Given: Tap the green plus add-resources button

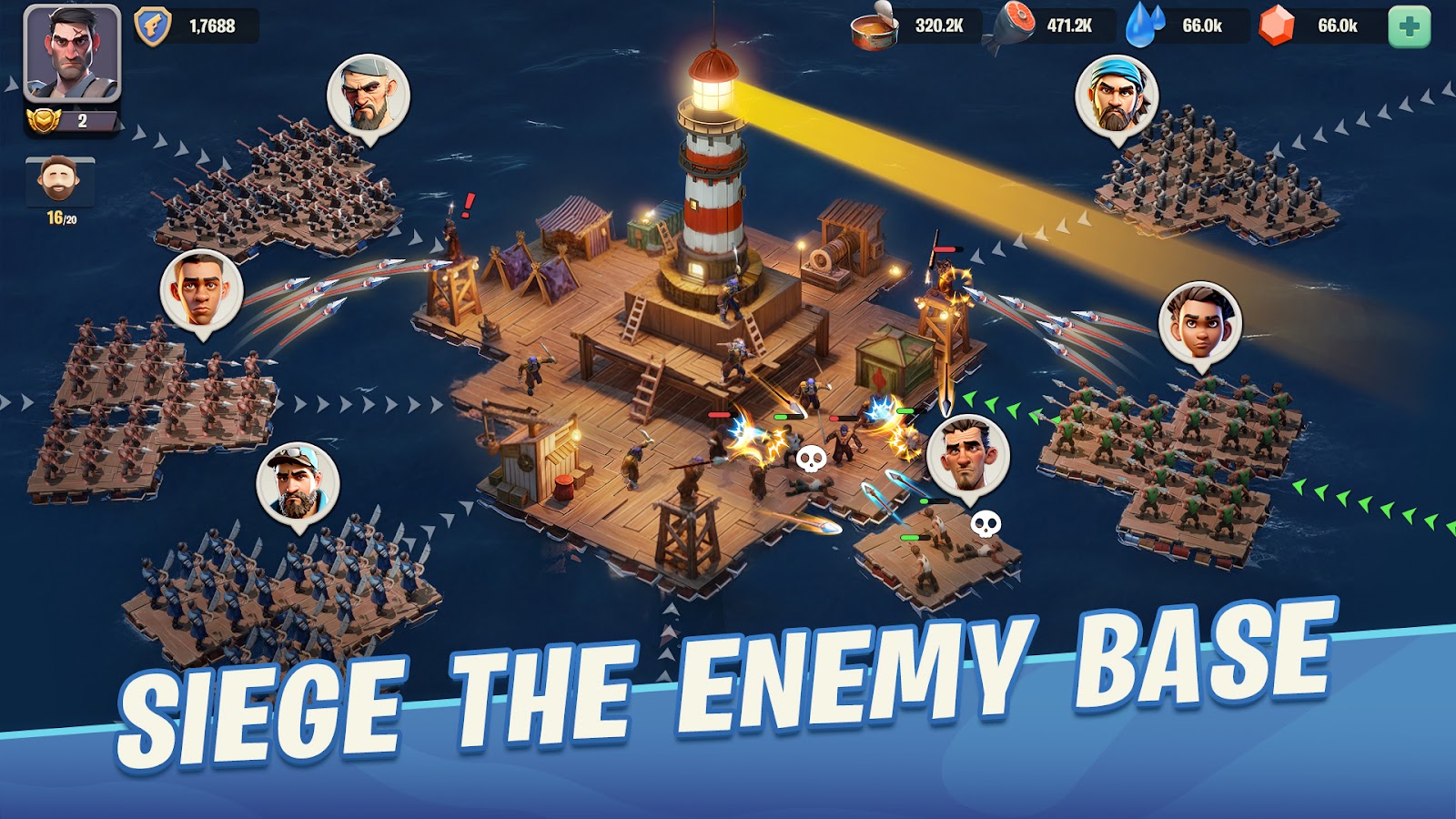Looking at the screenshot, I should [1409, 26].
